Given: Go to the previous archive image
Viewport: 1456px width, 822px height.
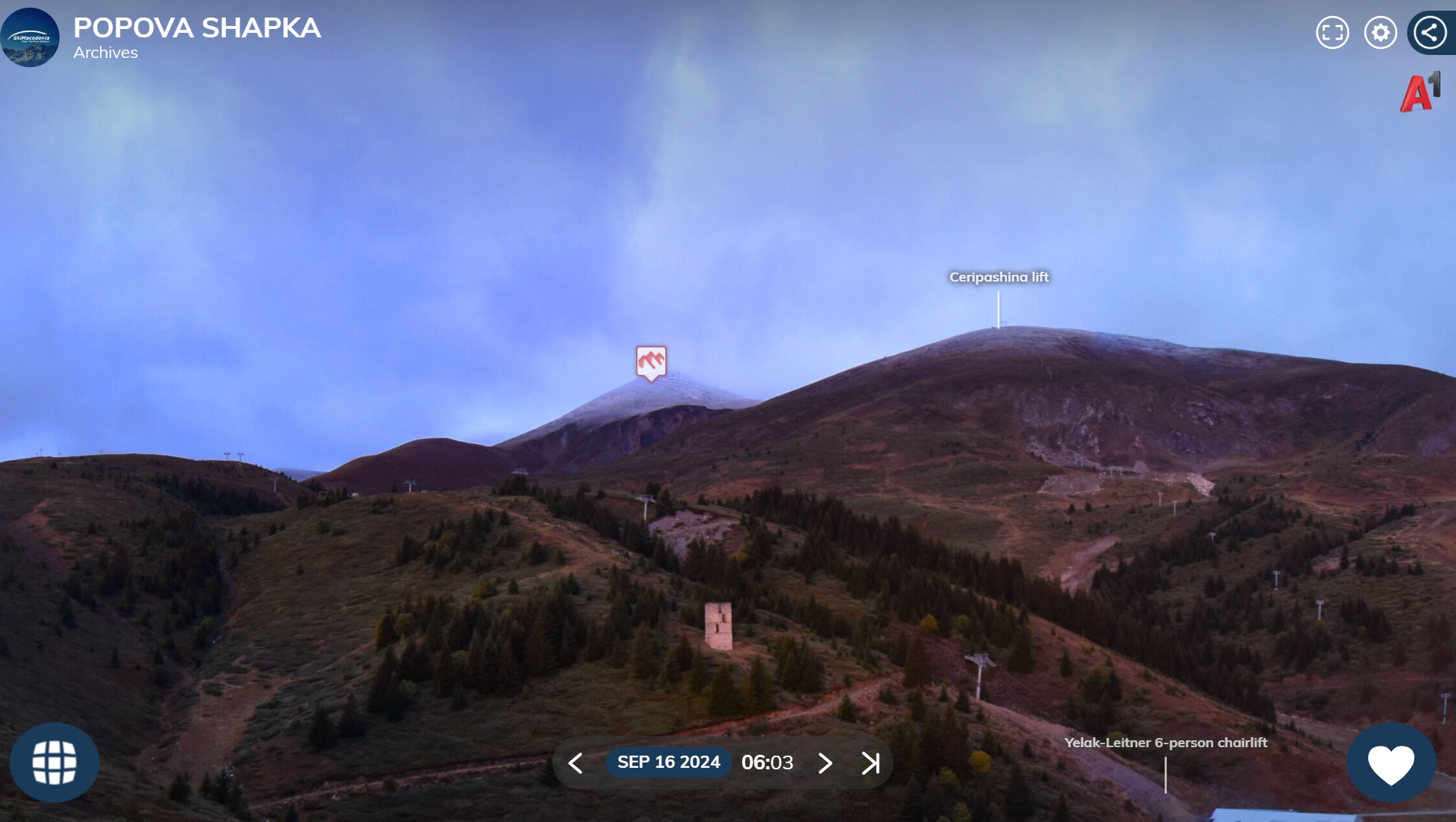Looking at the screenshot, I should click(x=576, y=762).
